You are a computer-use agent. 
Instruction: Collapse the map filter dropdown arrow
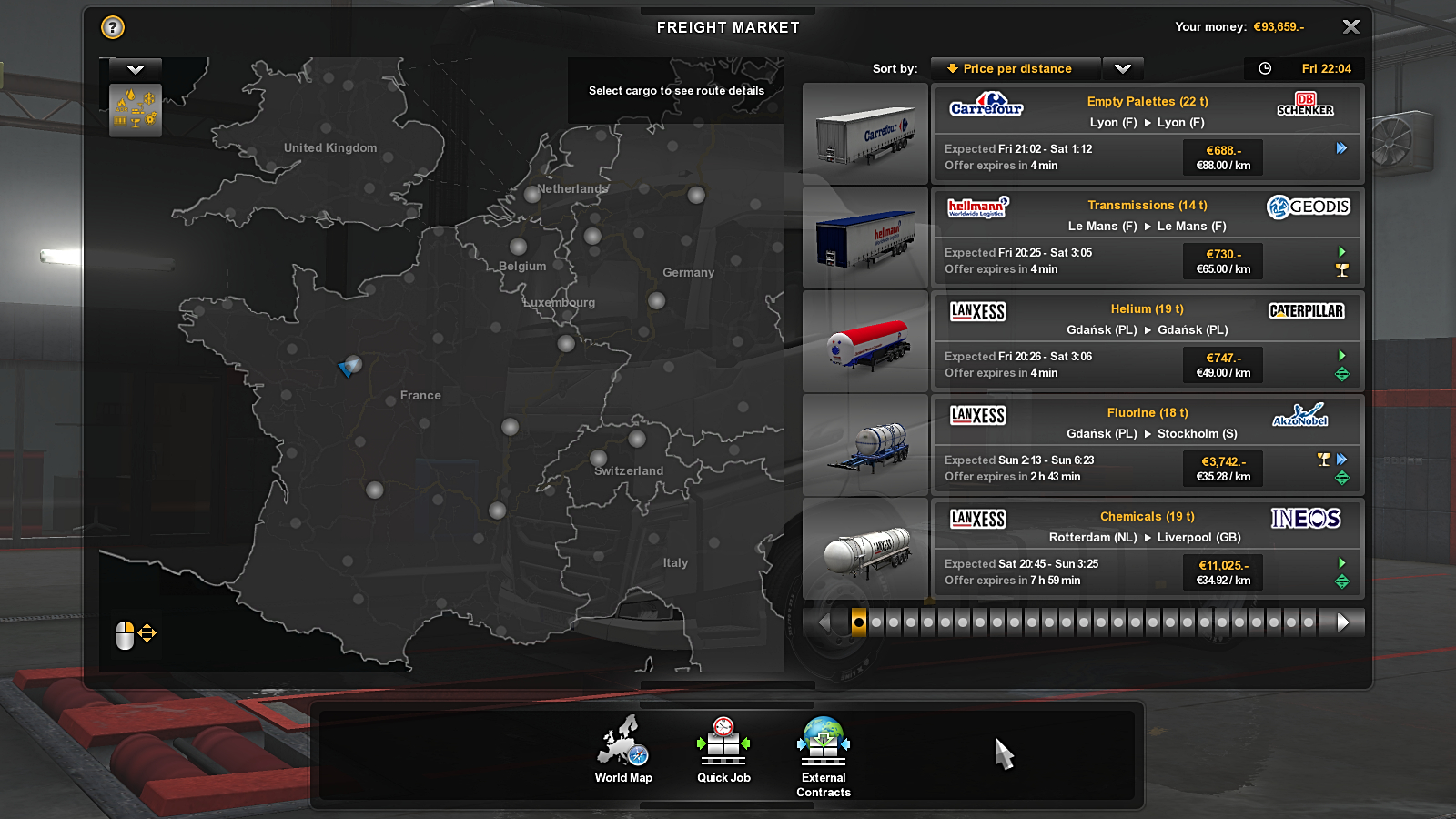pos(136,69)
